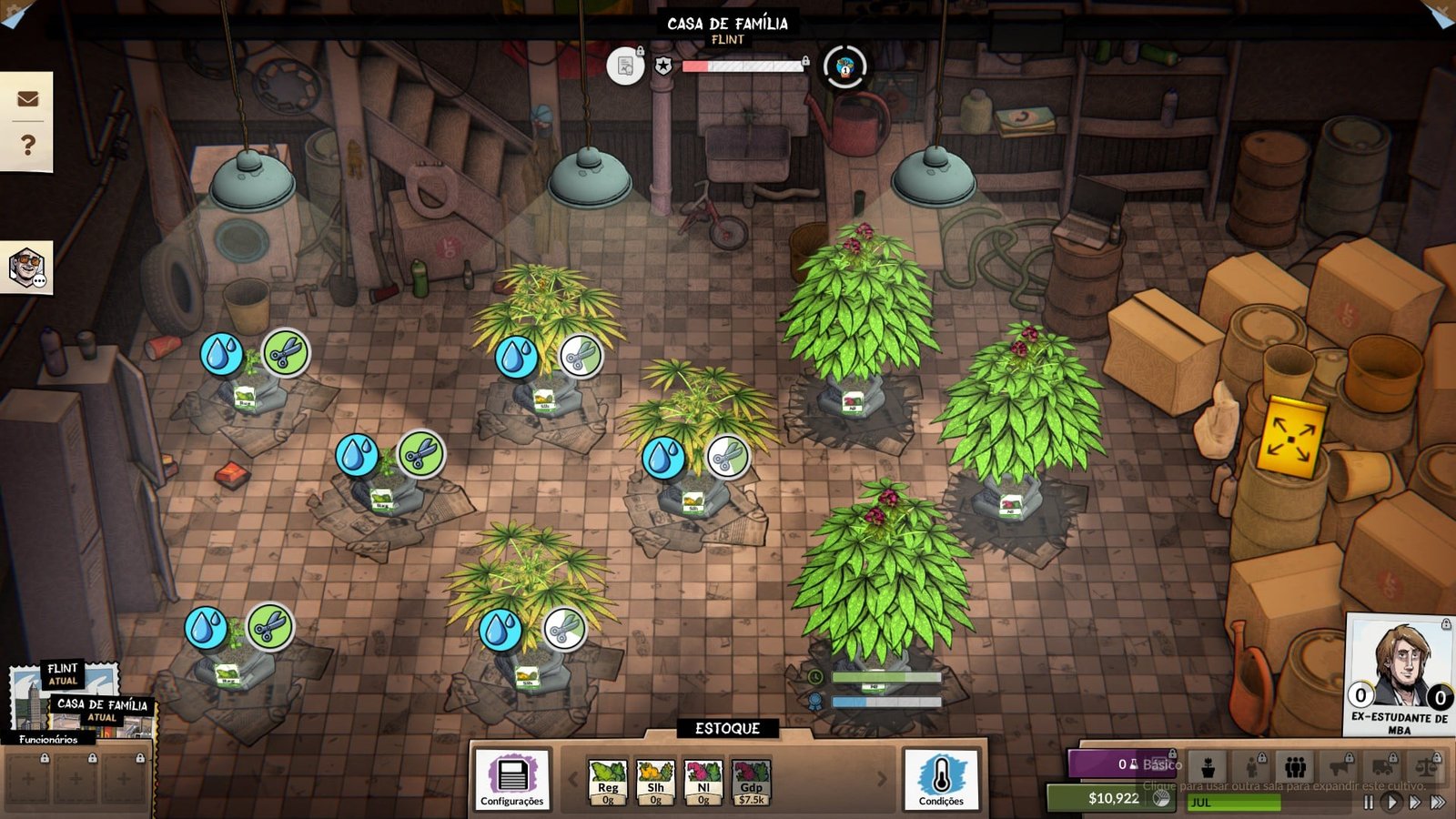
Task: Open the Configurações panel
Action: [512, 779]
